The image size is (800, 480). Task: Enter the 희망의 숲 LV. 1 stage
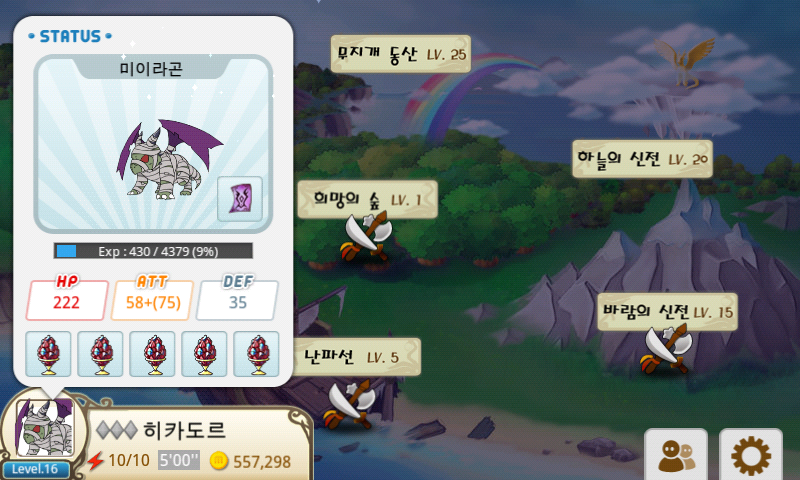click(367, 199)
